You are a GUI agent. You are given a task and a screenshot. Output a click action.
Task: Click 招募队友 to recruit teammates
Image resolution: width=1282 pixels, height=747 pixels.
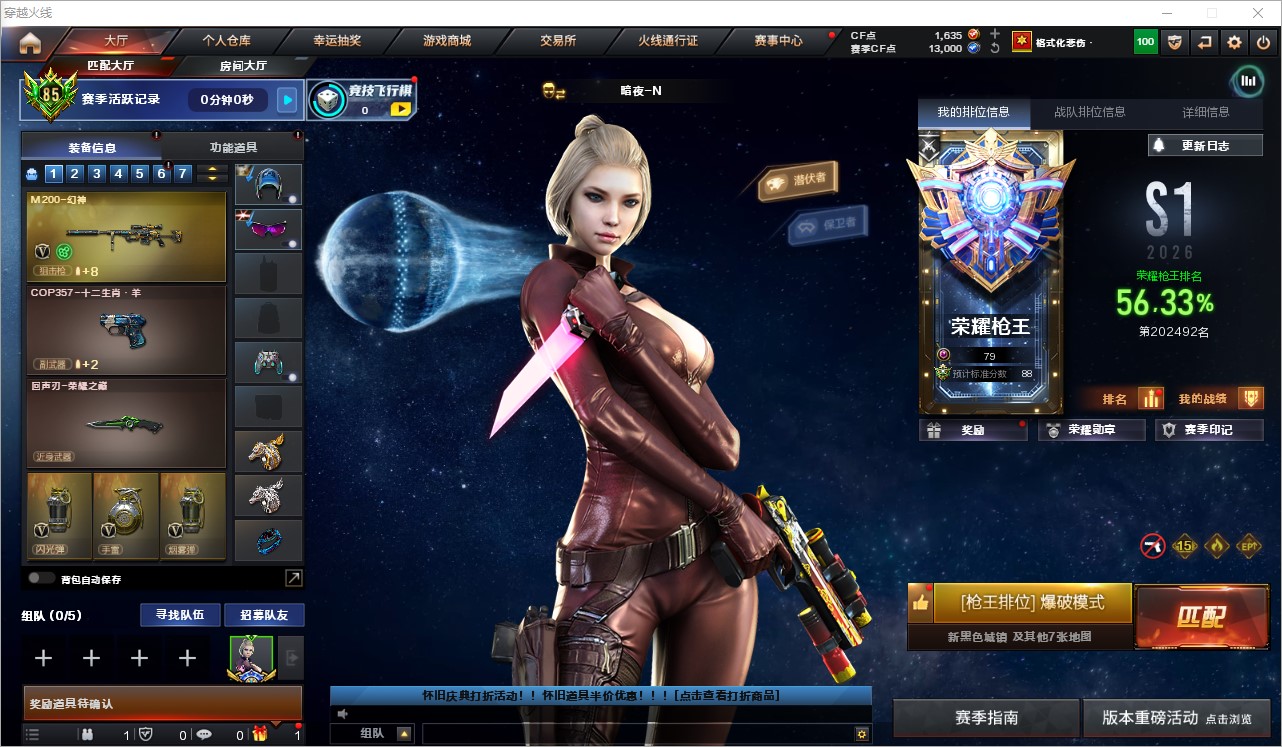[263, 614]
